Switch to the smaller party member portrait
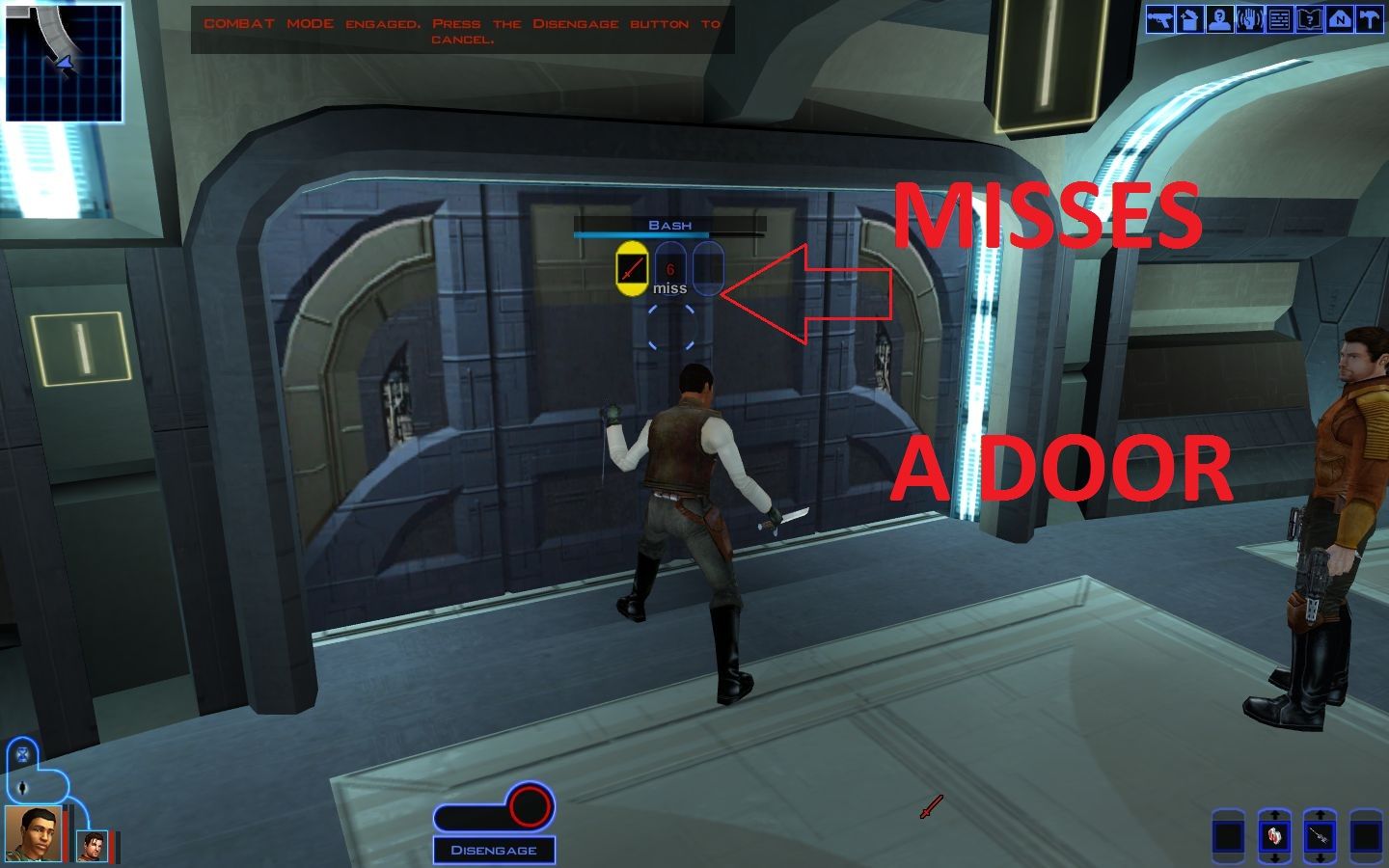 click(x=92, y=847)
